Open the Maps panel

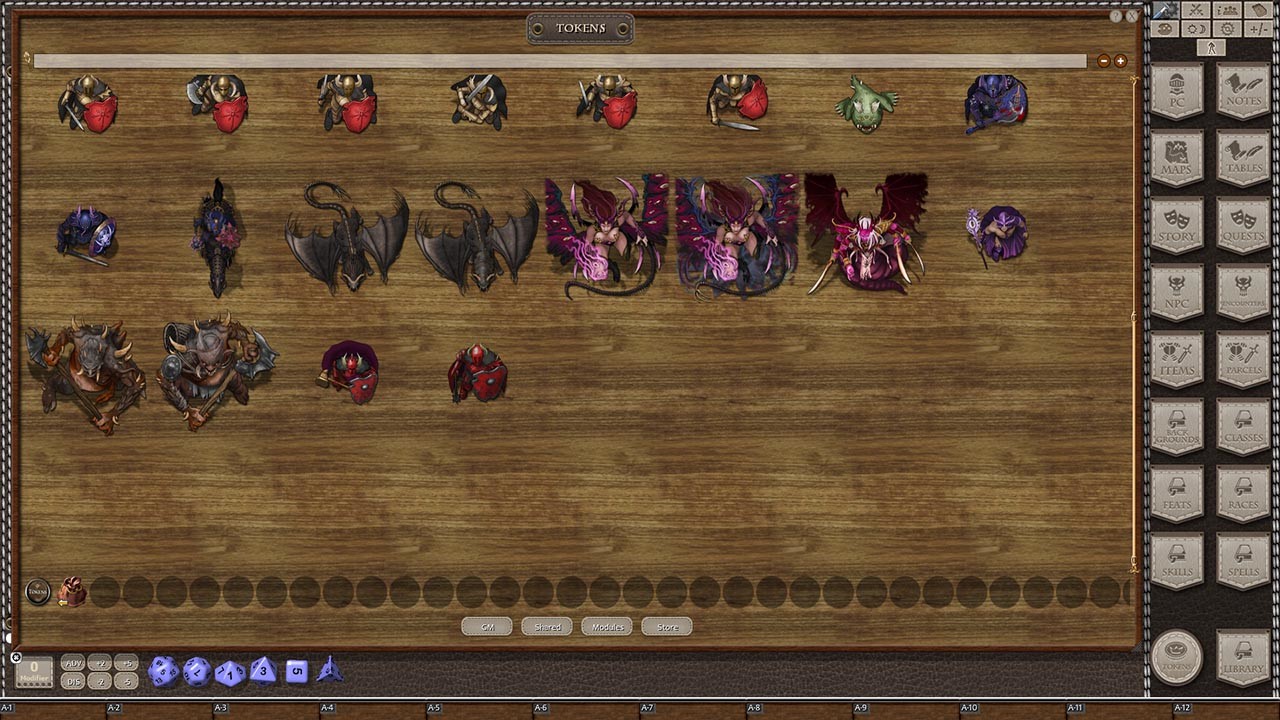pyautogui.click(x=1176, y=158)
